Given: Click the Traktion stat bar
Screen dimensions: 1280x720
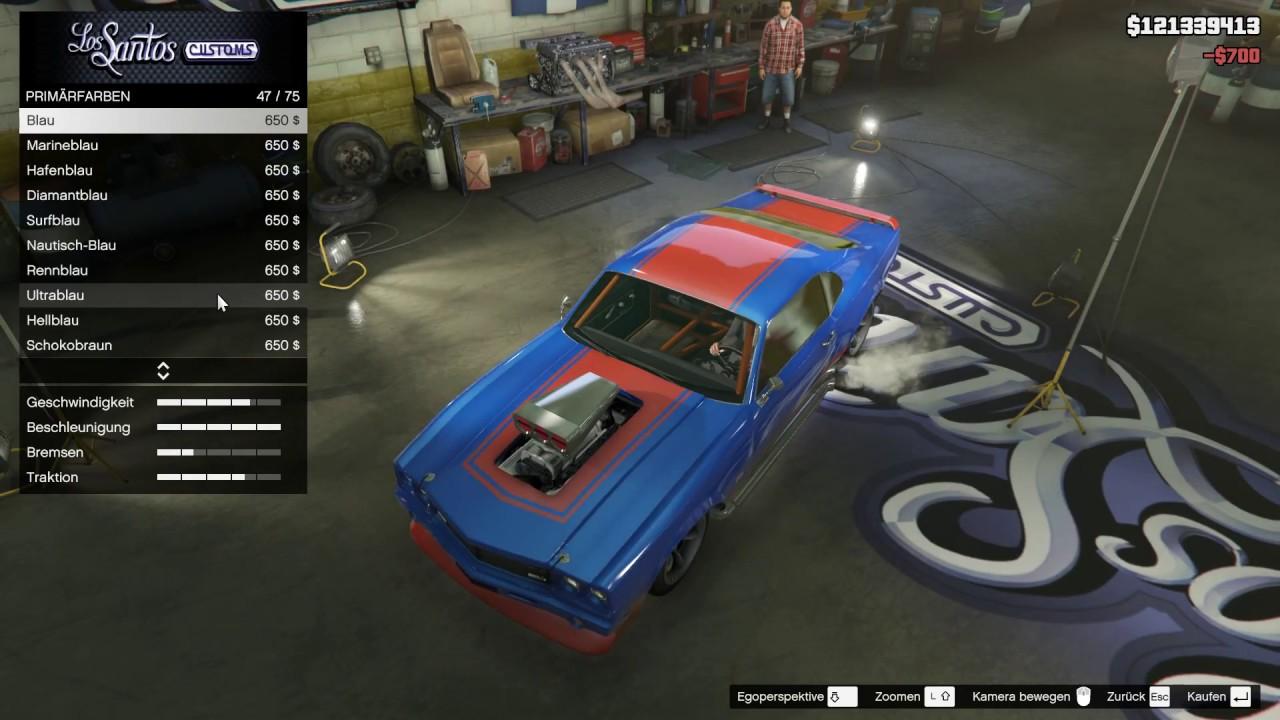Looking at the screenshot, I should 218,477.
